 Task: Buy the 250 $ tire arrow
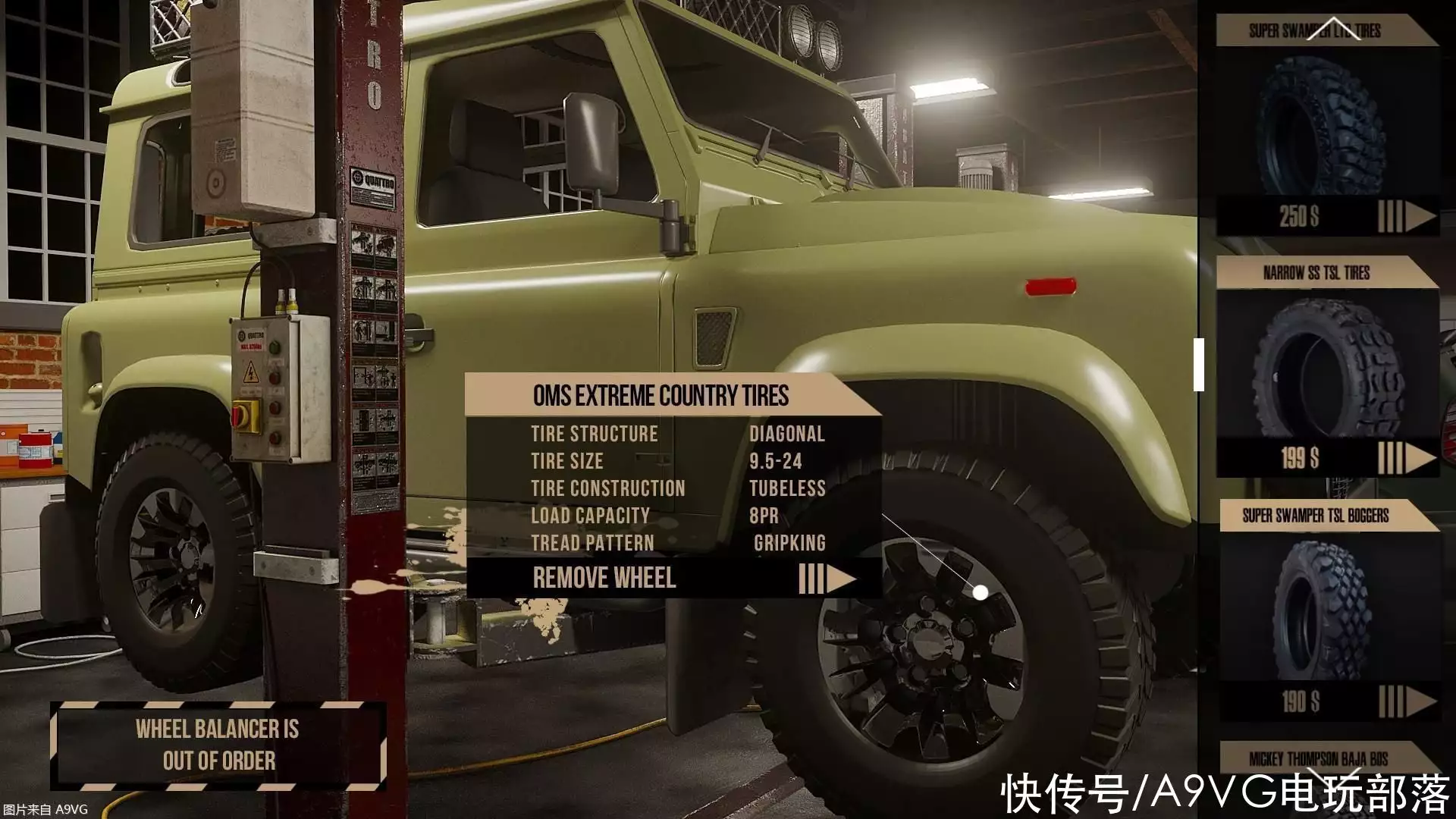(x=1407, y=217)
